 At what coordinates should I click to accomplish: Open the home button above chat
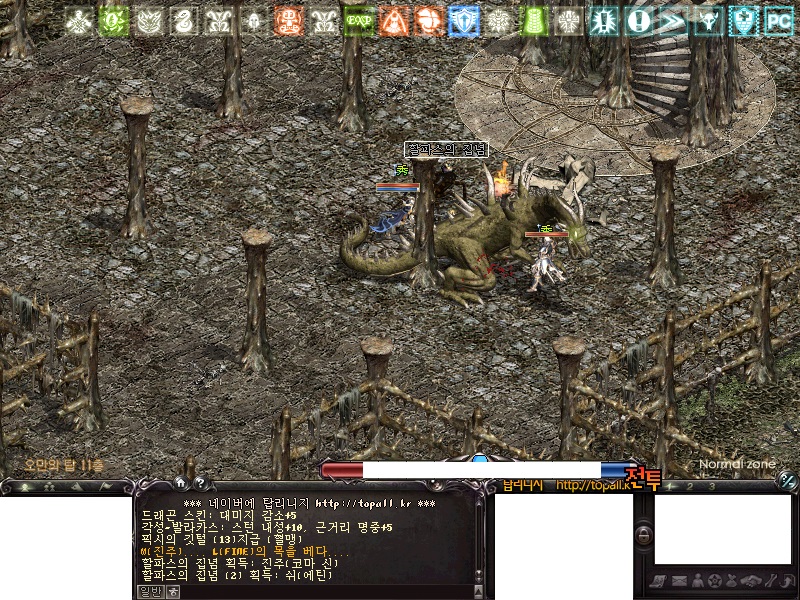pos(182,484)
